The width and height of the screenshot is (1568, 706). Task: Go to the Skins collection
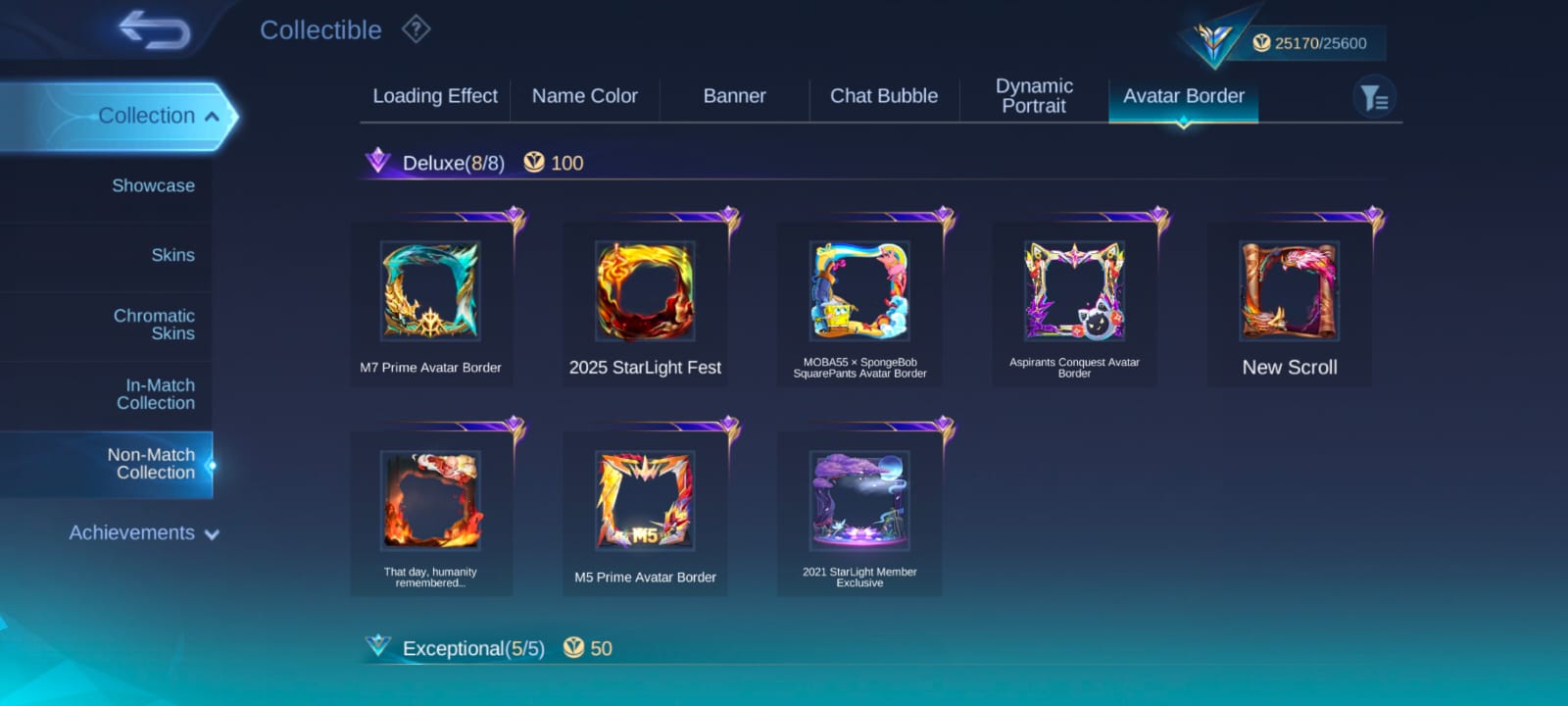point(172,255)
